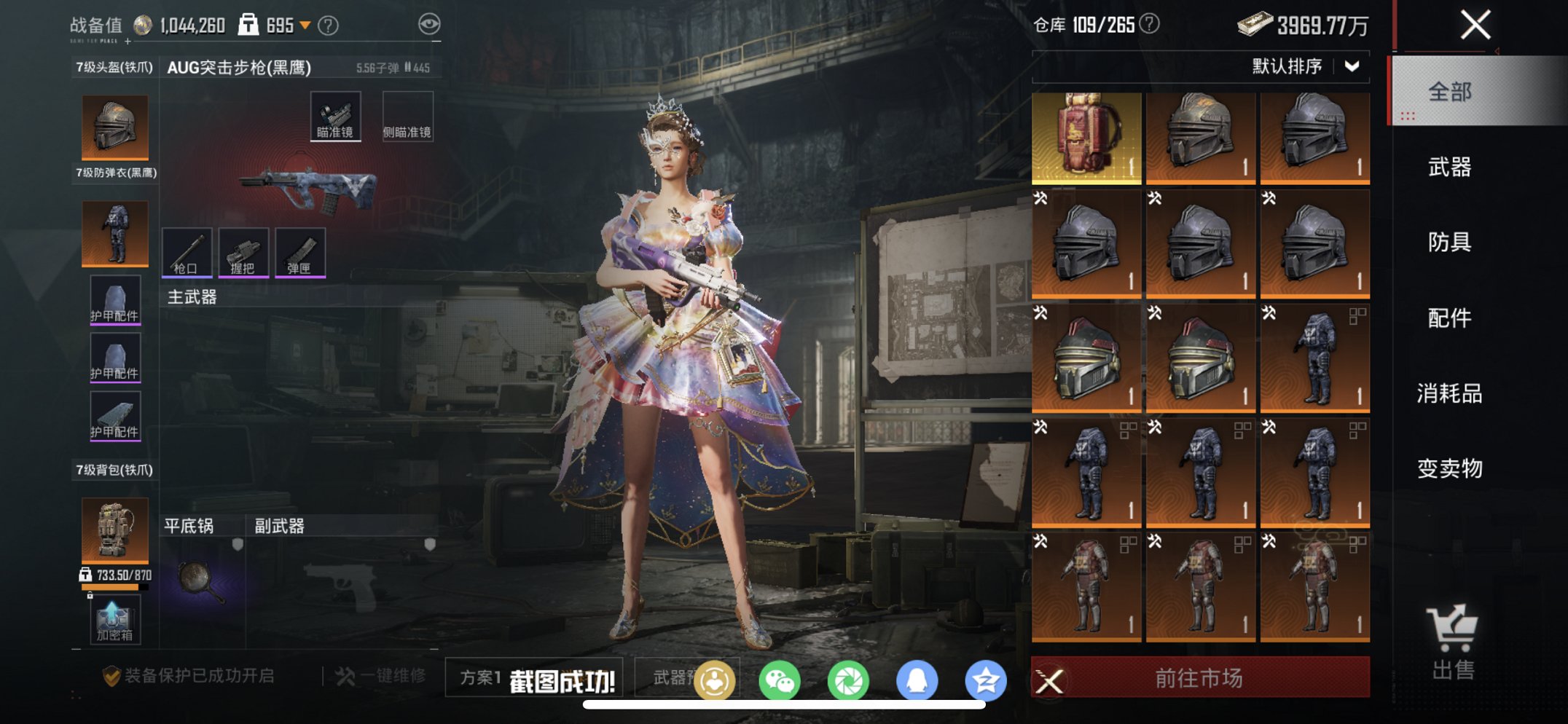Choose the 枪口 muzzle attachment slot
This screenshot has width=1568, height=724.
point(187,252)
